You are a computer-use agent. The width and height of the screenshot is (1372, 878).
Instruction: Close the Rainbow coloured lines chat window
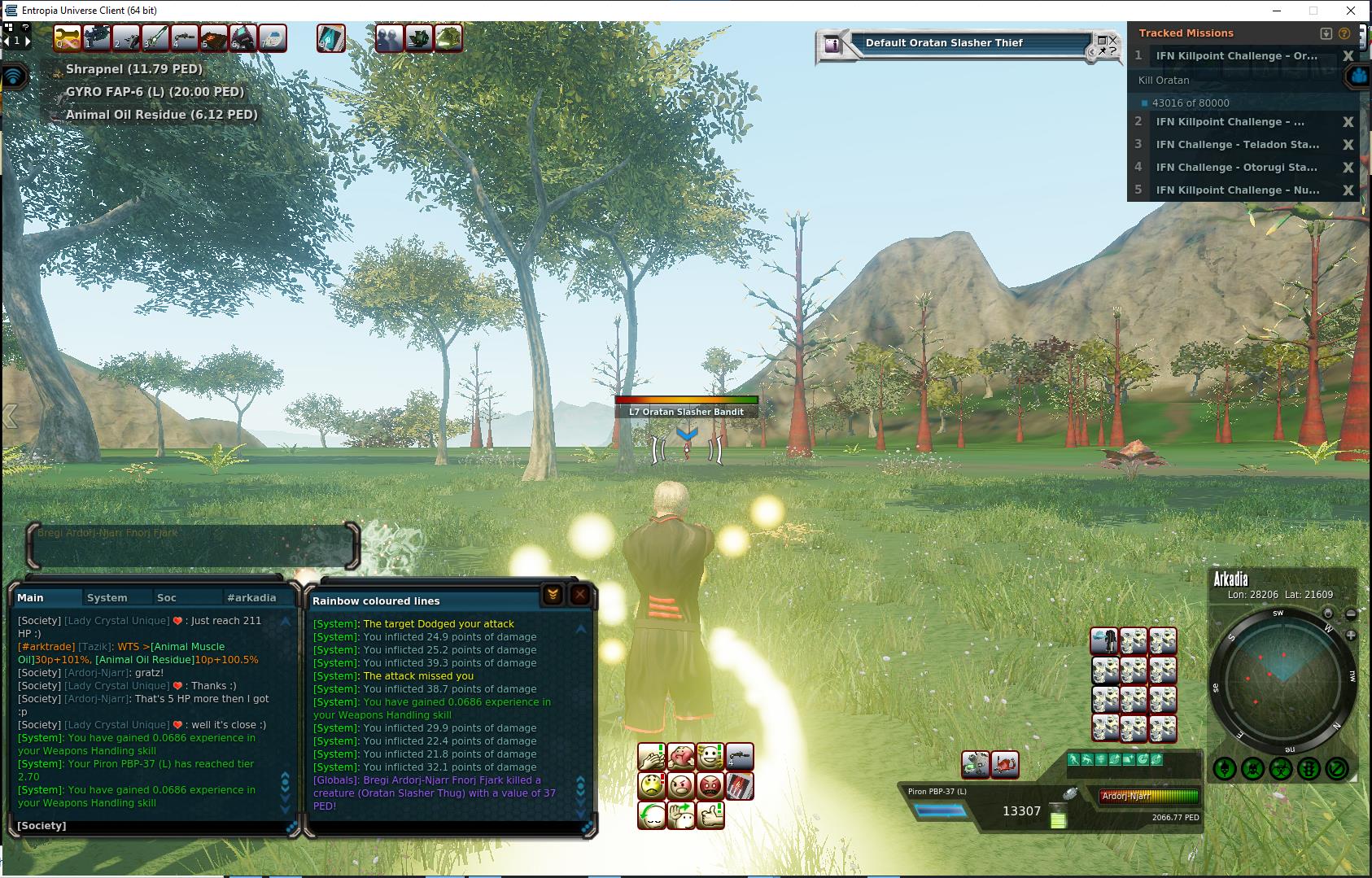click(x=579, y=595)
